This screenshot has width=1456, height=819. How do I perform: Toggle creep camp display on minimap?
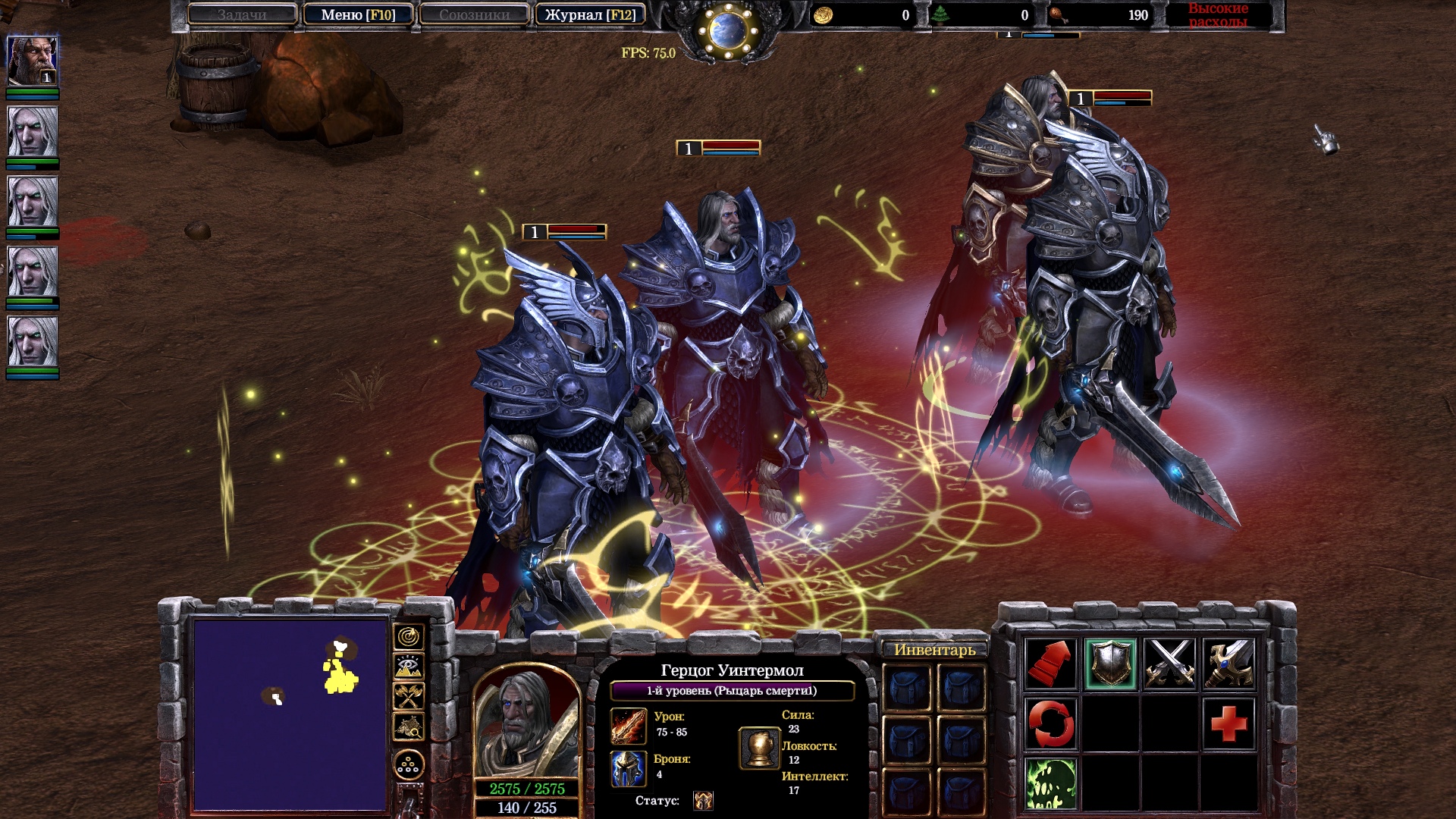(x=409, y=727)
